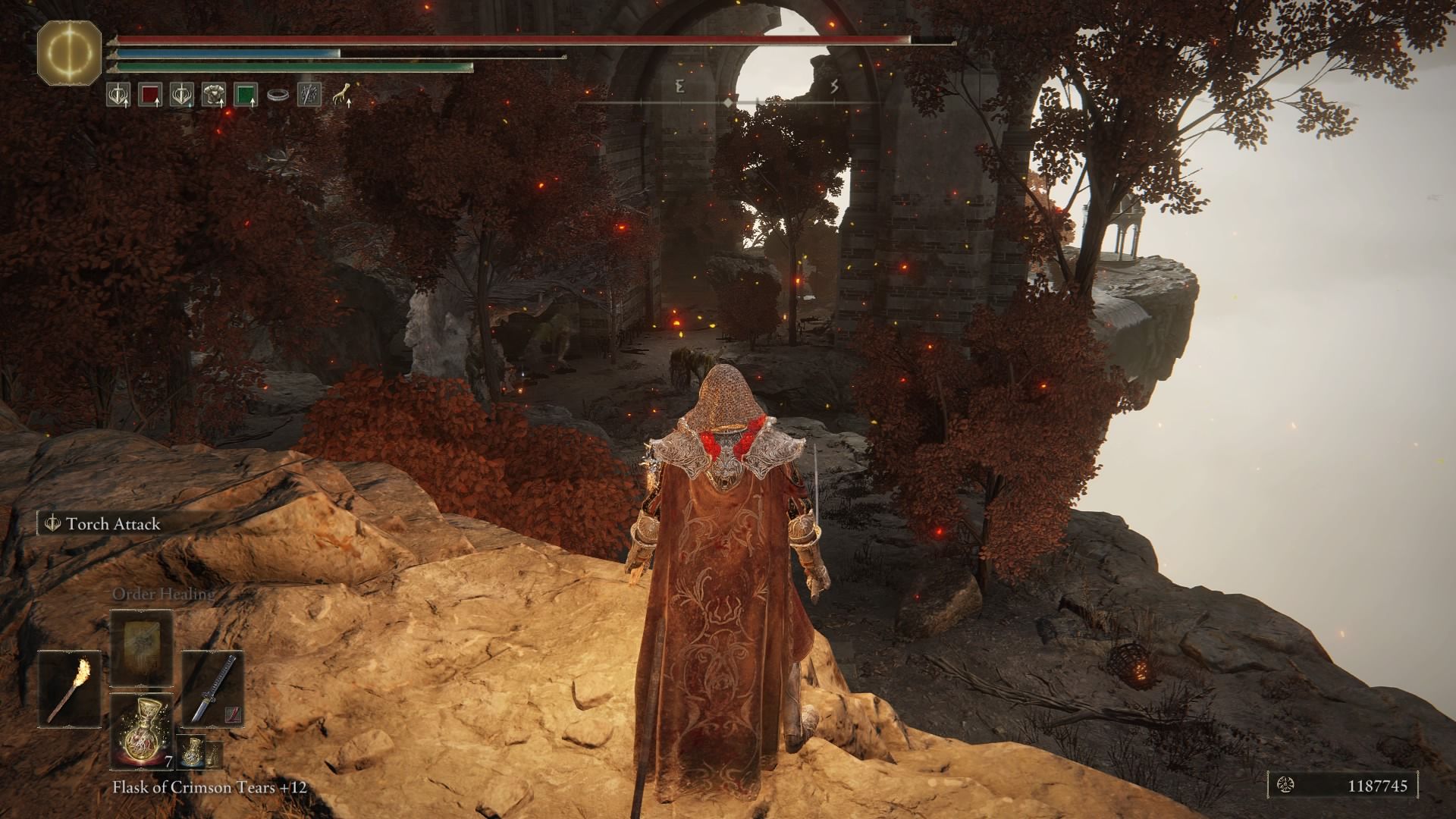Select the ring-shaped status effect icon
Viewport: 1456px width, 819px height.
pos(278,93)
